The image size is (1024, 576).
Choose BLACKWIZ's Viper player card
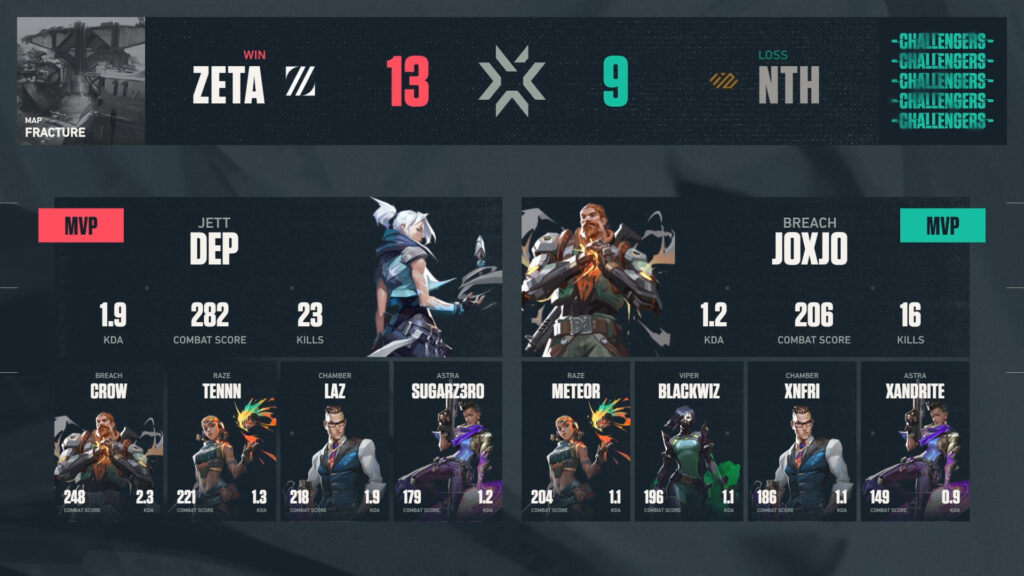[x=689, y=441]
